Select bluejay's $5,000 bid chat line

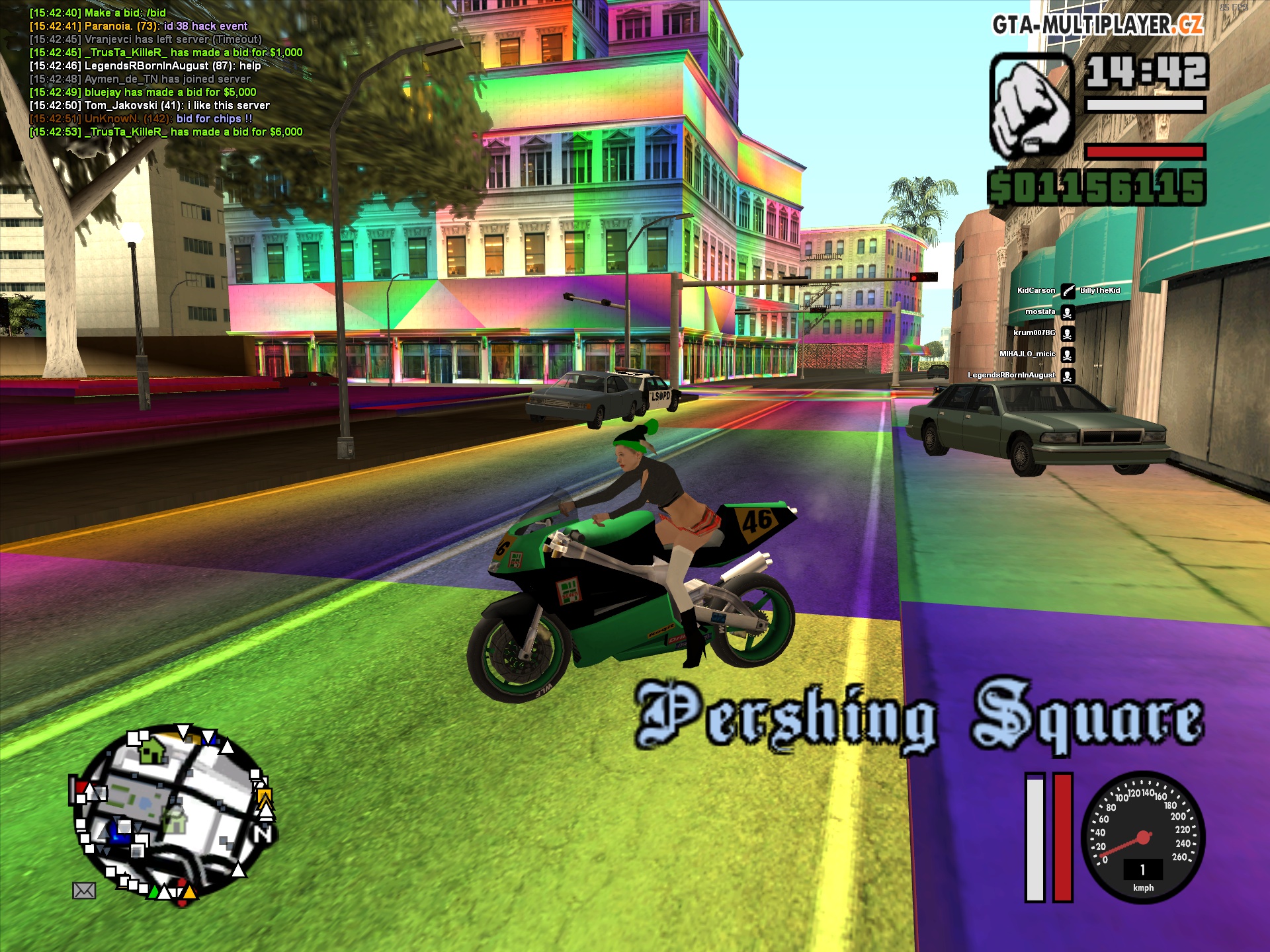coord(143,92)
